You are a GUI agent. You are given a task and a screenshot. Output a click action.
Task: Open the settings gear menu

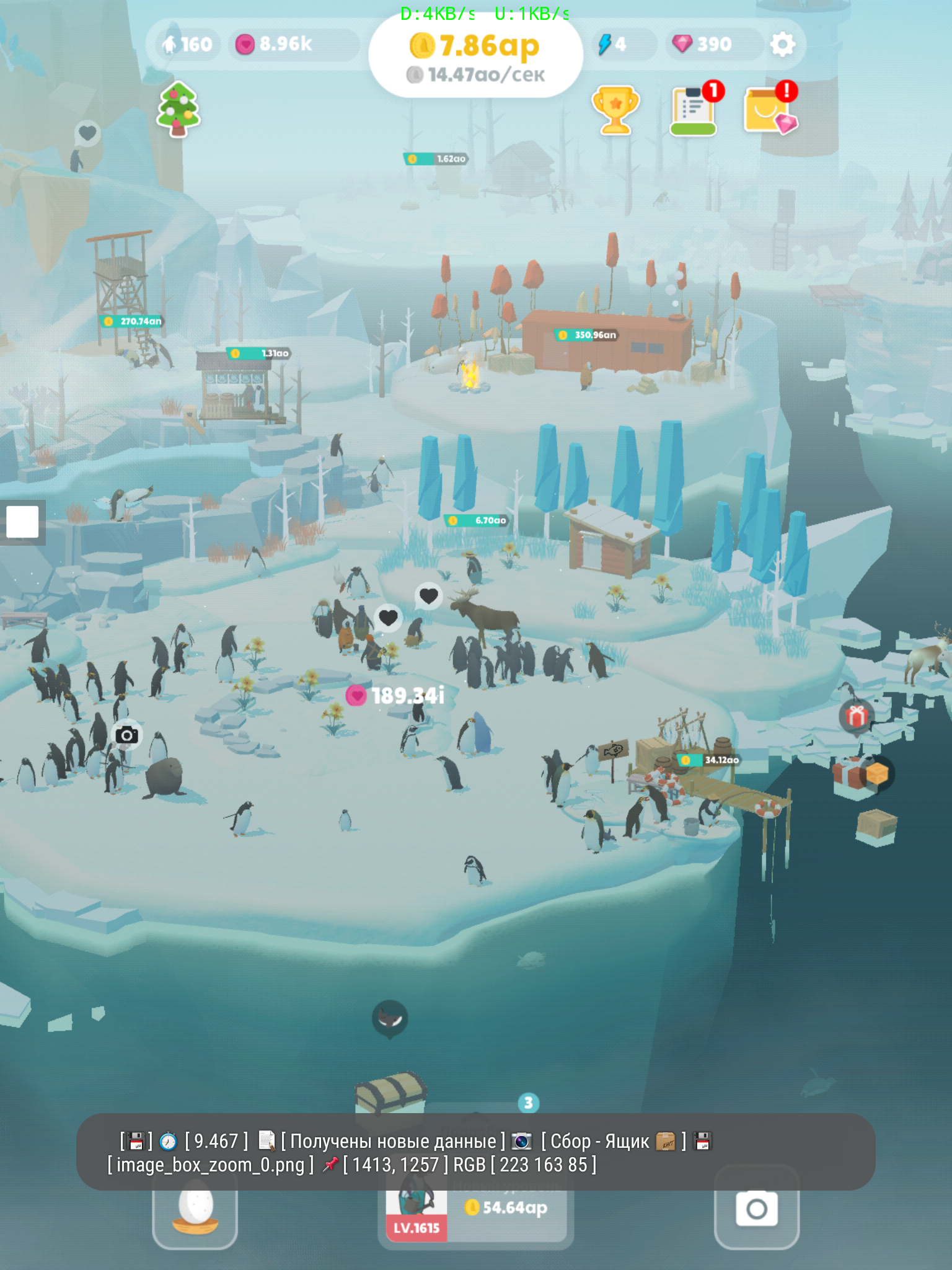(782, 45)
